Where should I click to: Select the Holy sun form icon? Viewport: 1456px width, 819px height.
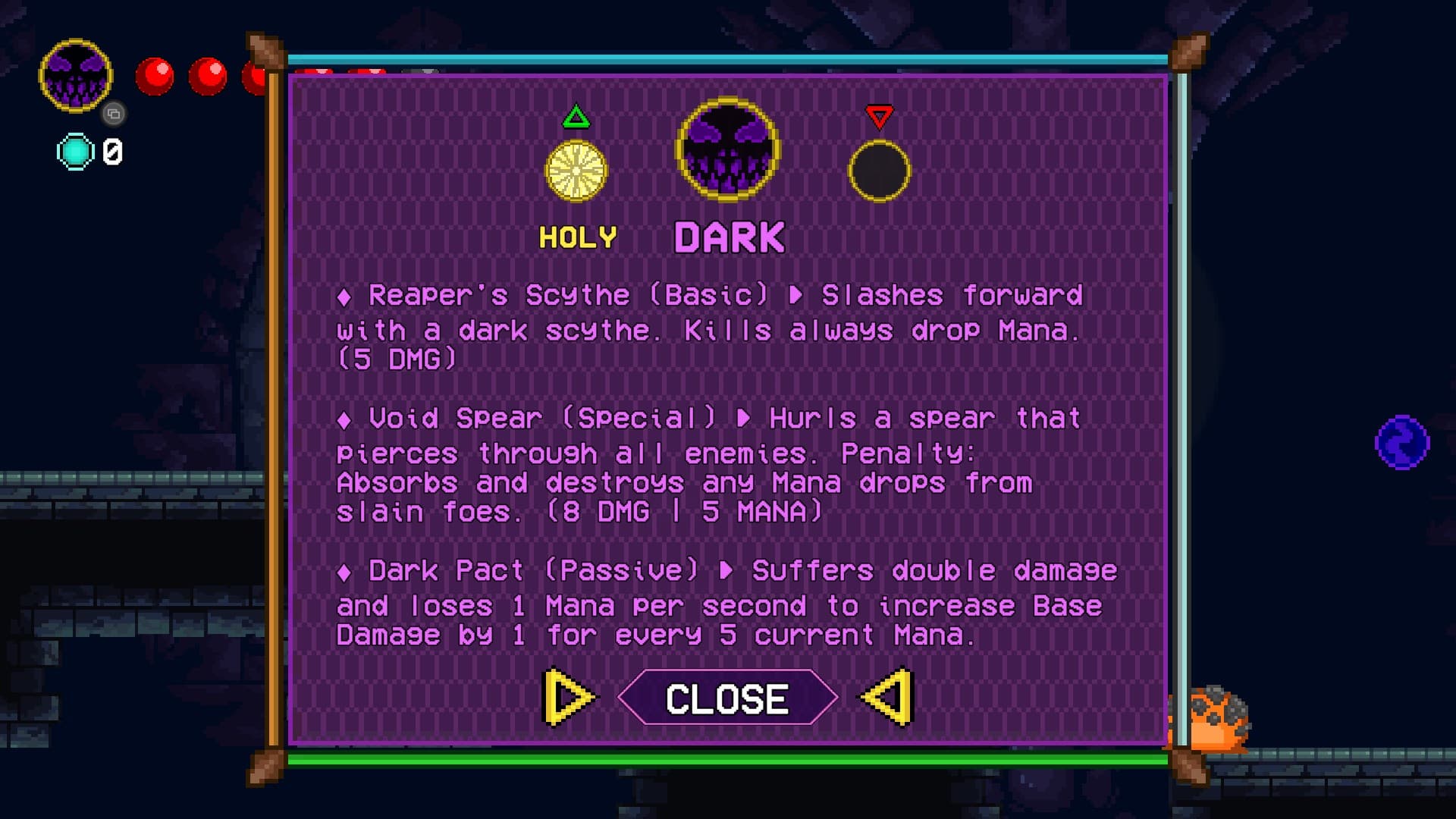pyautogui.click(x=578, y=171)
